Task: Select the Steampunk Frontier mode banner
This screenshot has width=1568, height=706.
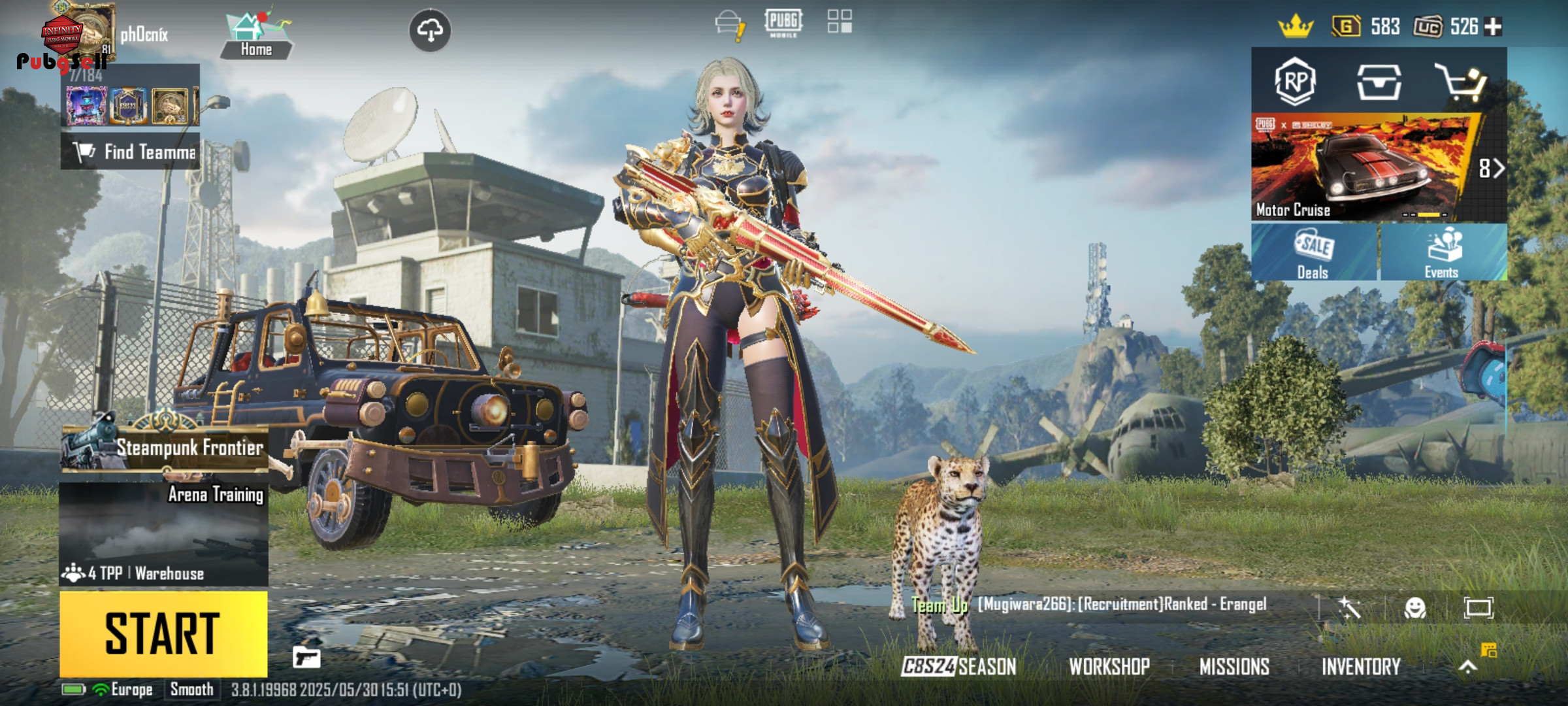Action: tap(165, 448)
